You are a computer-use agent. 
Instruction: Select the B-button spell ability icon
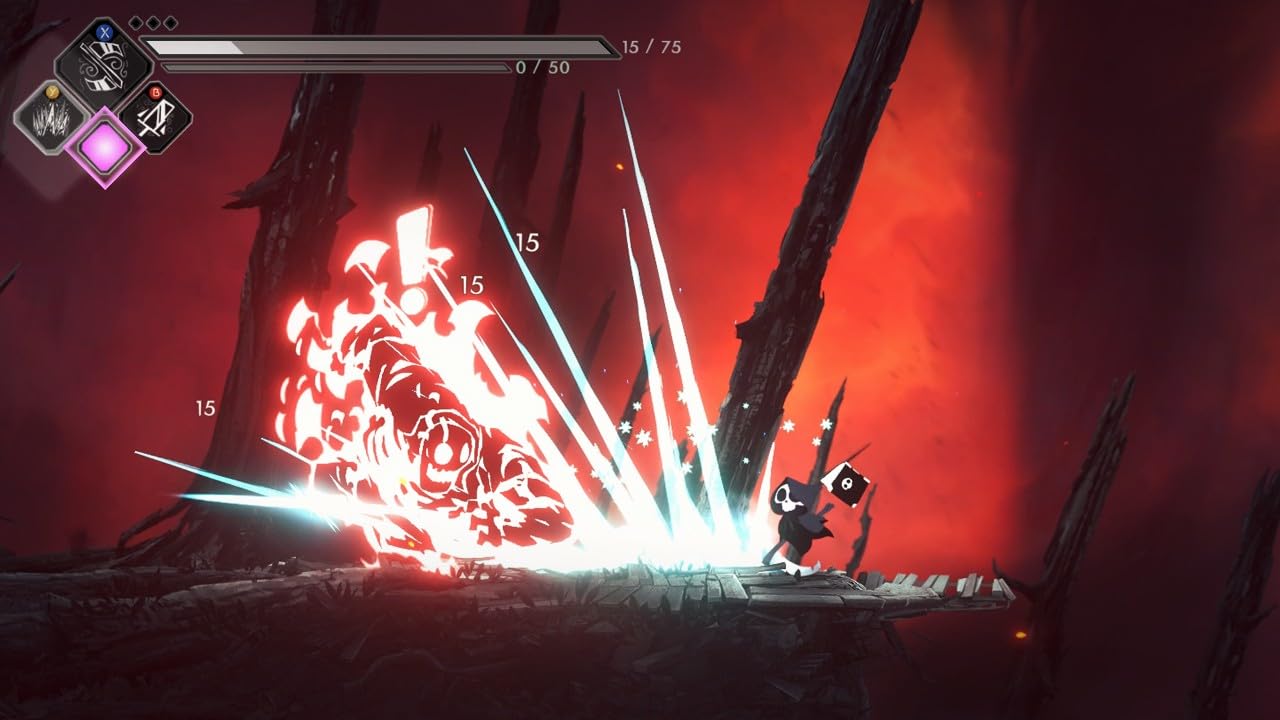pyautogui.click(x=156, y=120)
